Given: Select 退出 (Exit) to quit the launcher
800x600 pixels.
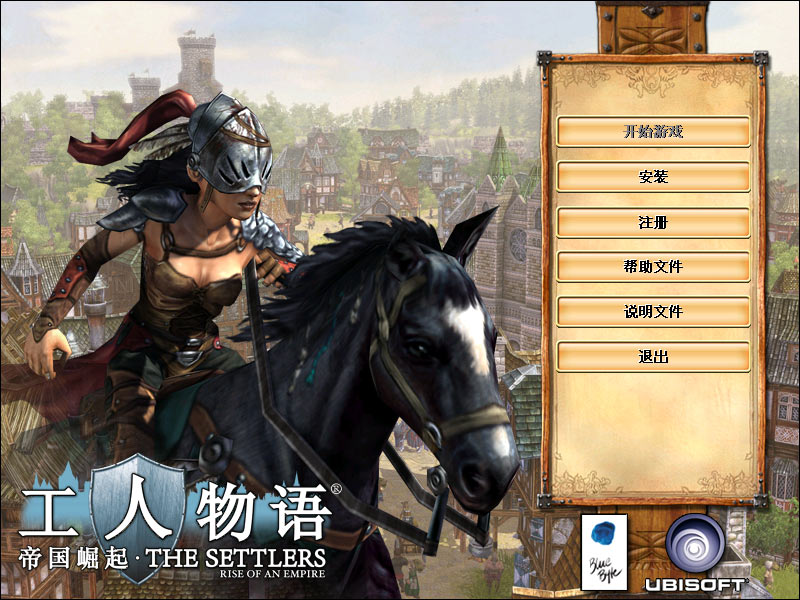Looking at the screenshot, I should pyautogui.click(x=653, y=357).
